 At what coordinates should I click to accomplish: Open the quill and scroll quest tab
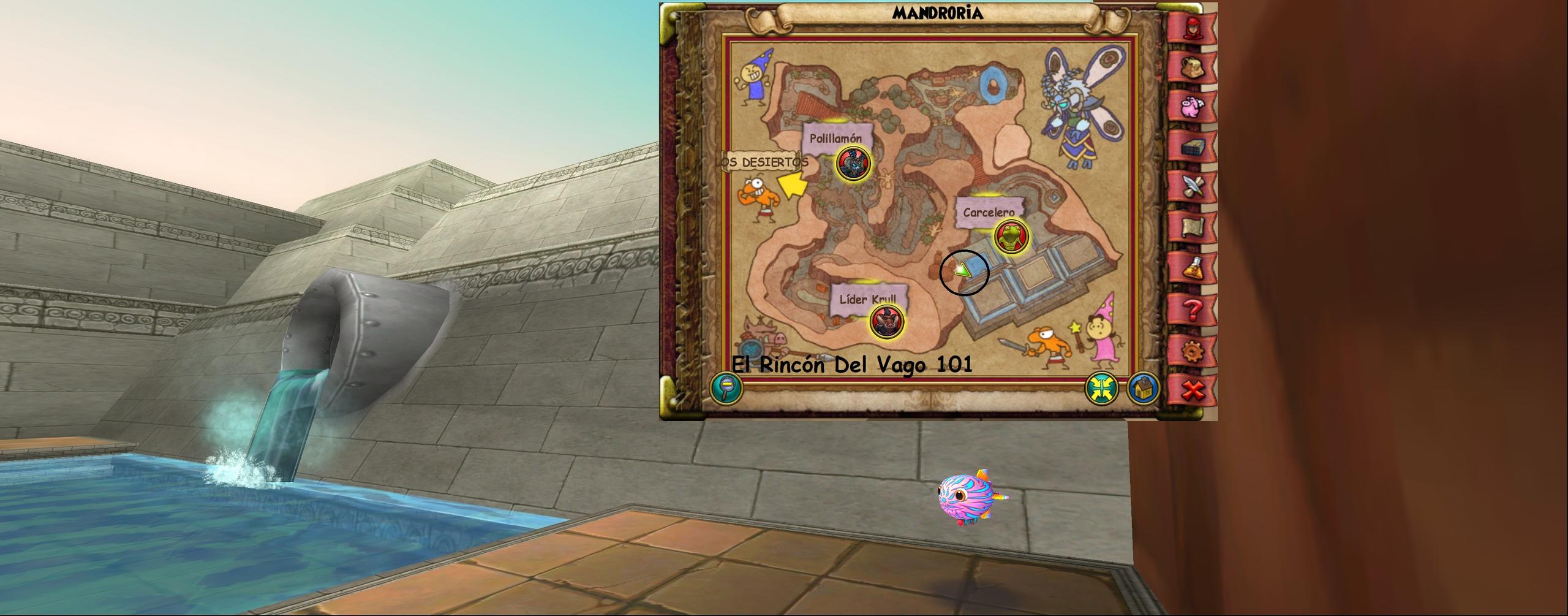[1191, 187]
